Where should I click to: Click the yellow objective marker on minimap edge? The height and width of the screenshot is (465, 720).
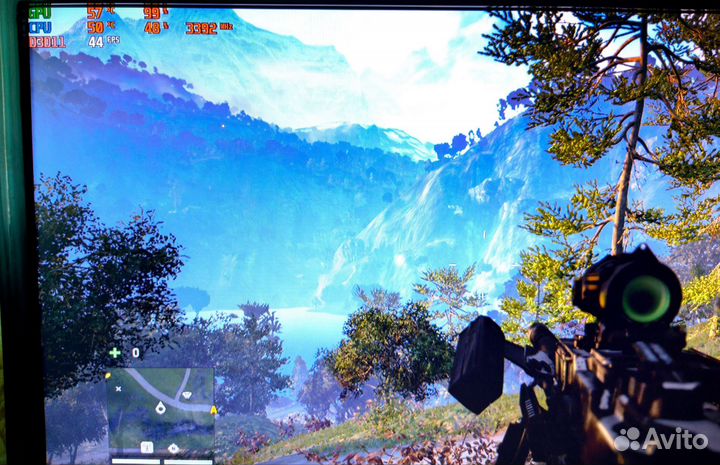click(213, 410)
